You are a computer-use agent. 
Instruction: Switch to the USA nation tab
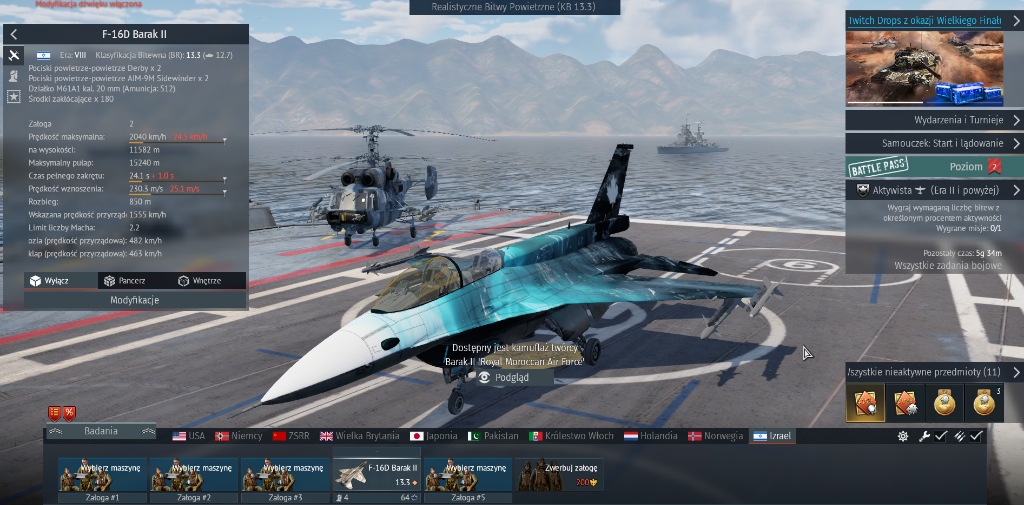tap(188, 436)
